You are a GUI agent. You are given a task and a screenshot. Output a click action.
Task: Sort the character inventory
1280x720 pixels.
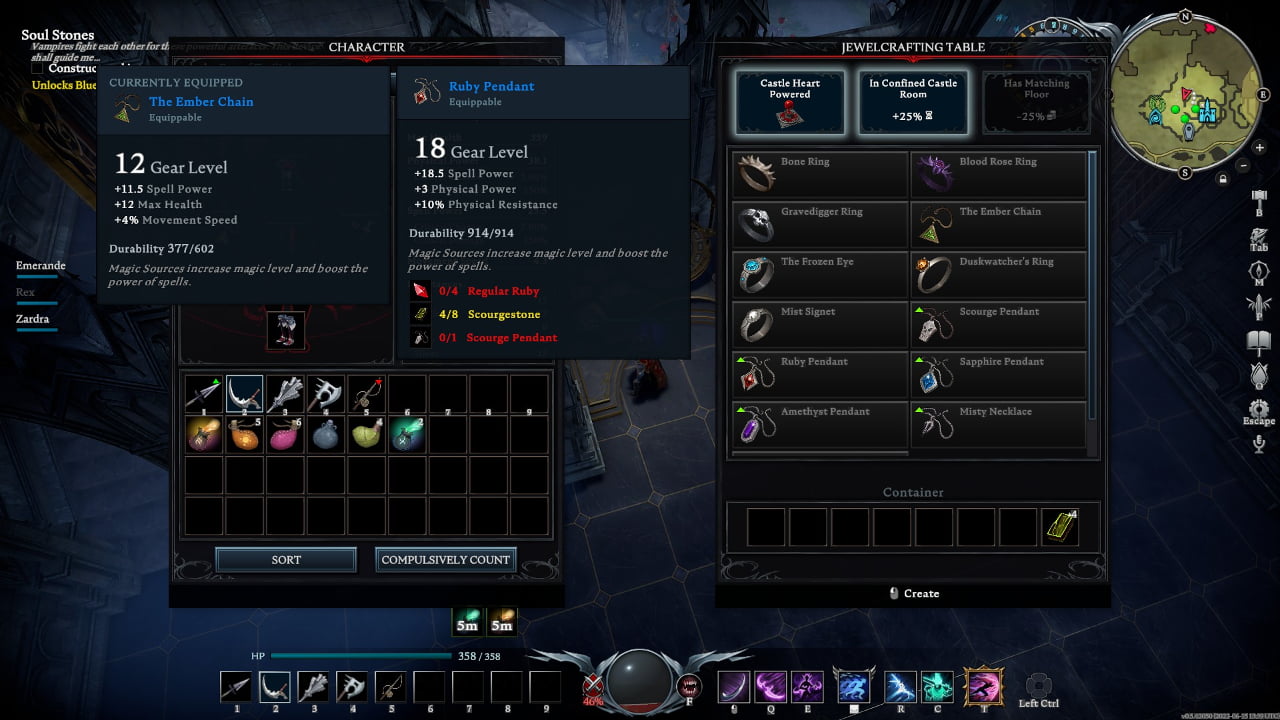click(286, 560)
